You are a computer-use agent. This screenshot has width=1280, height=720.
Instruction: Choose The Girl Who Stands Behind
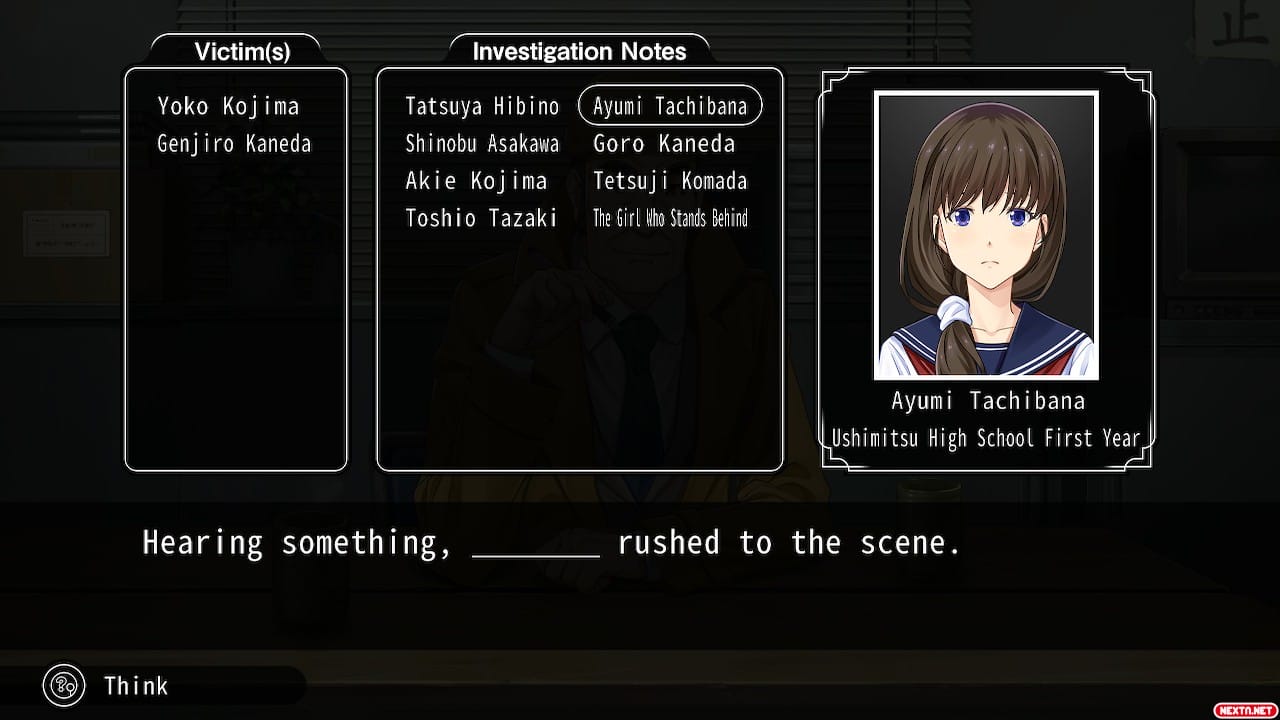click(670, 218)
